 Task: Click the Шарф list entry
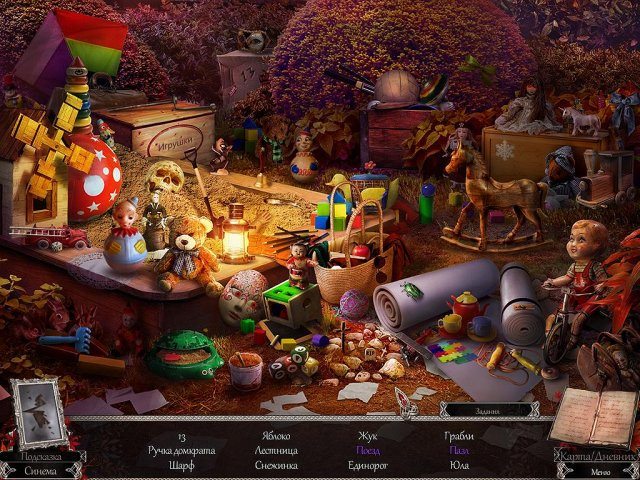tap(181, 464)
